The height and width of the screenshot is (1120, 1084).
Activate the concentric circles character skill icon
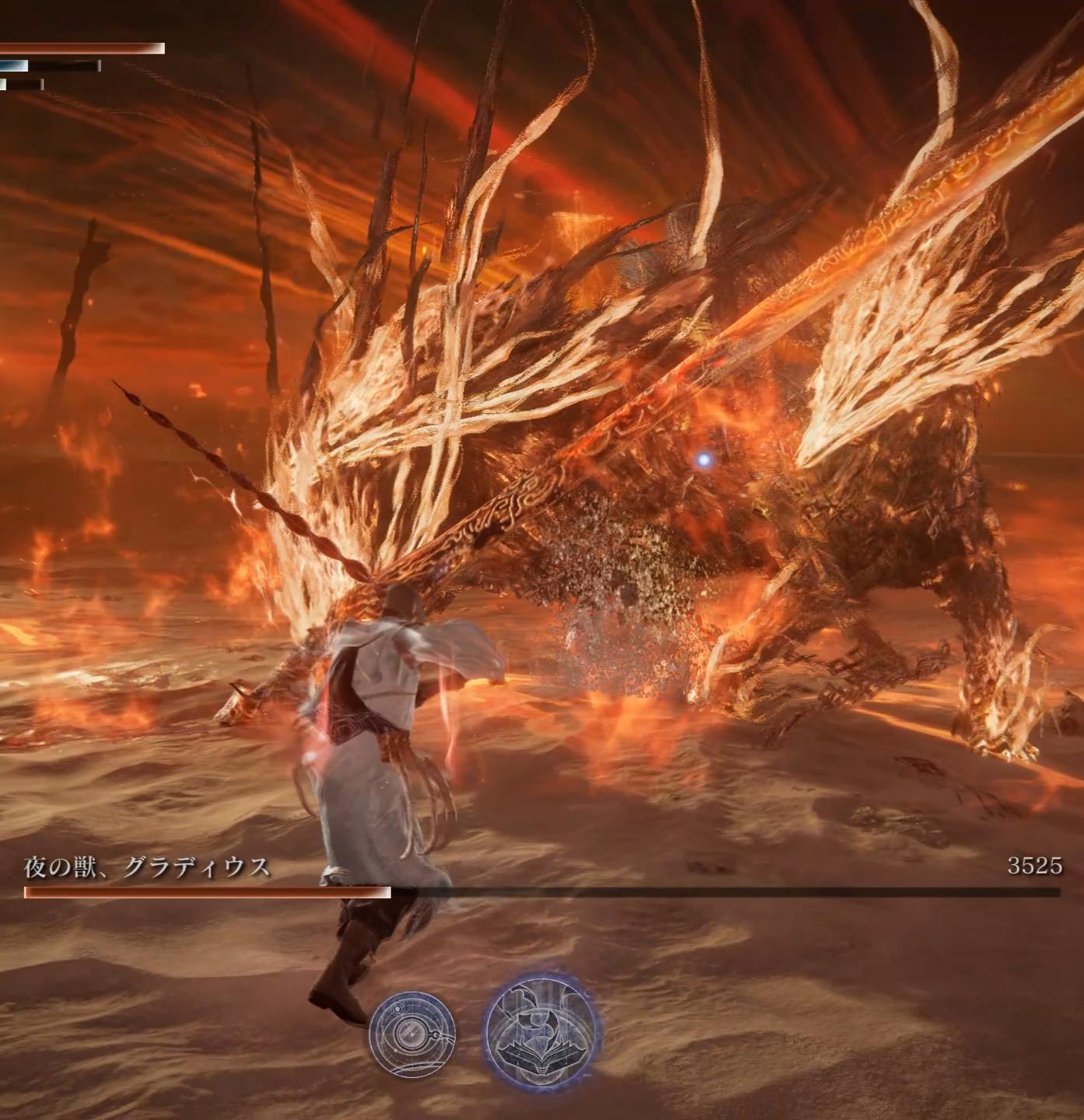pos(411,1033)
